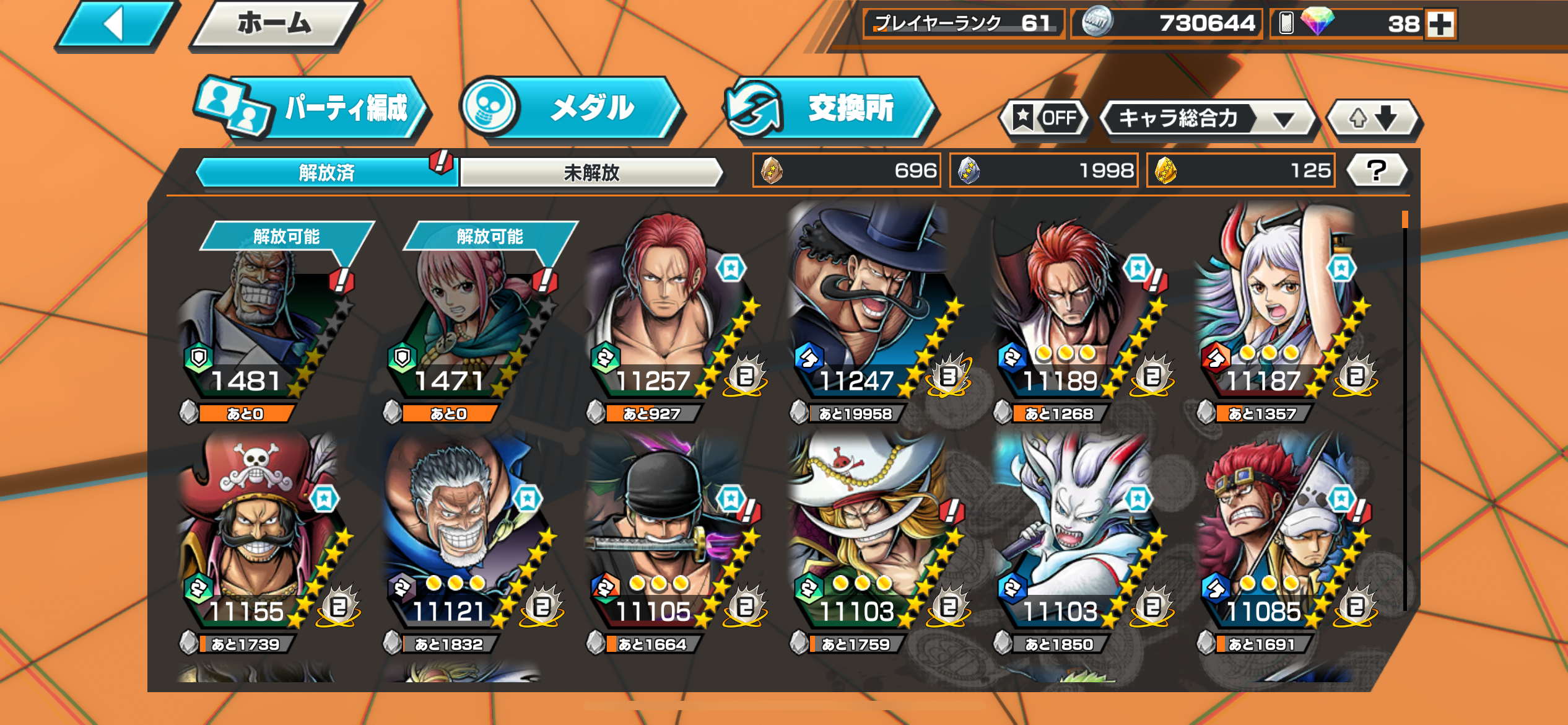Reverse sort order with arrows button
The height and width of the screenshot is (725, 1568).
tap(1374, 118)
